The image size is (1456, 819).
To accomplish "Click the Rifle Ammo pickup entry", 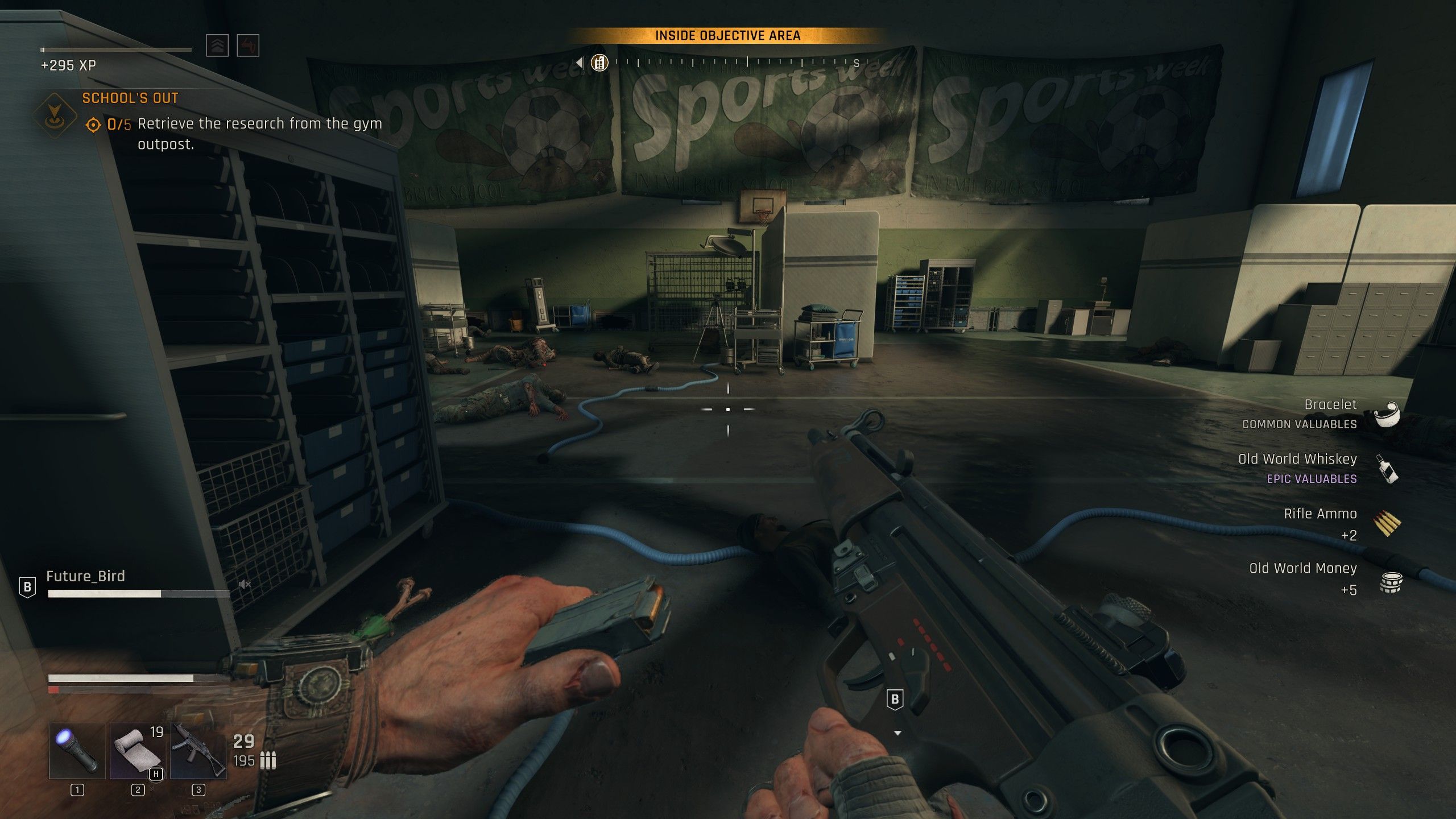I will coord(1325,523).
